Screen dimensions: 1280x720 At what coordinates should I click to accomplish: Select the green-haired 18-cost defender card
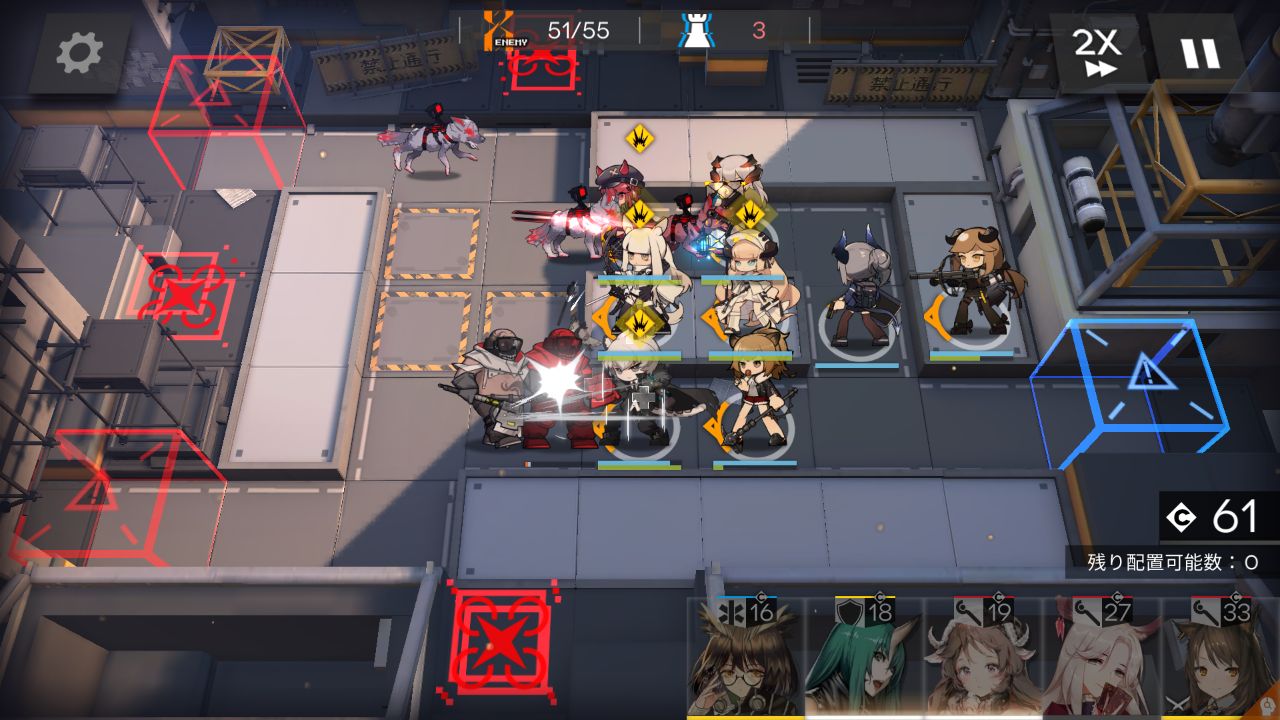(x=864, y=657)
